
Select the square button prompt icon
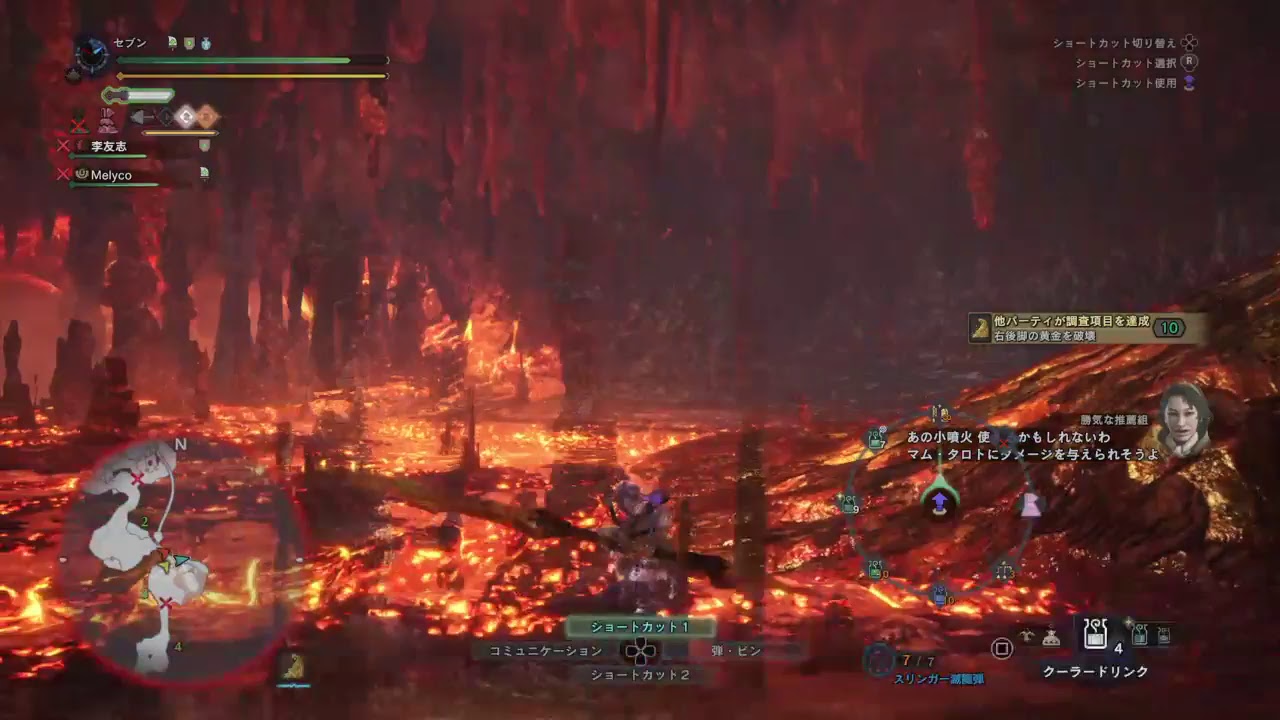pos(1002,648)
